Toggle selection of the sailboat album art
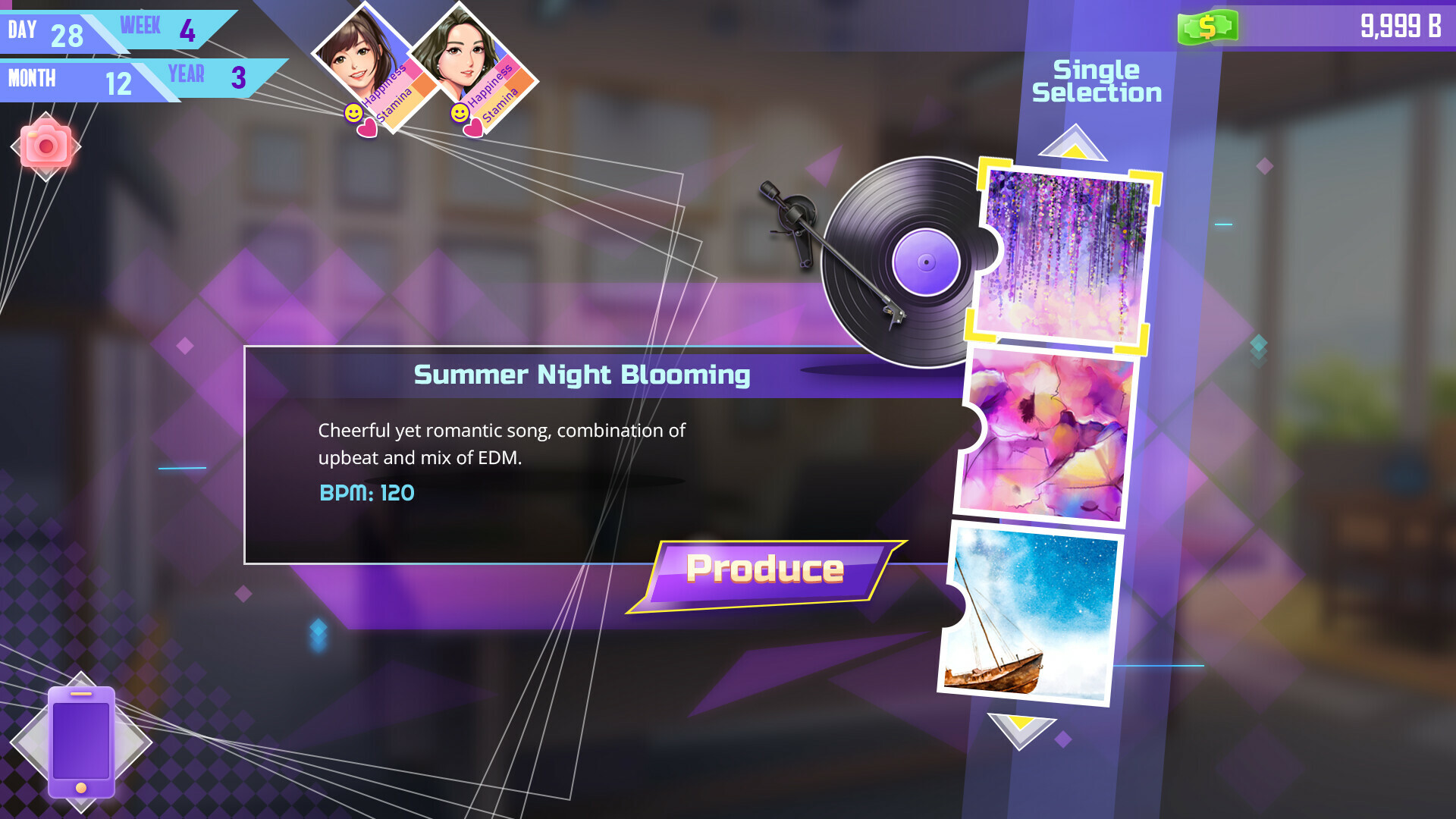The width and height of the screenshot is (1456, 819). (x=1031, y=610)
